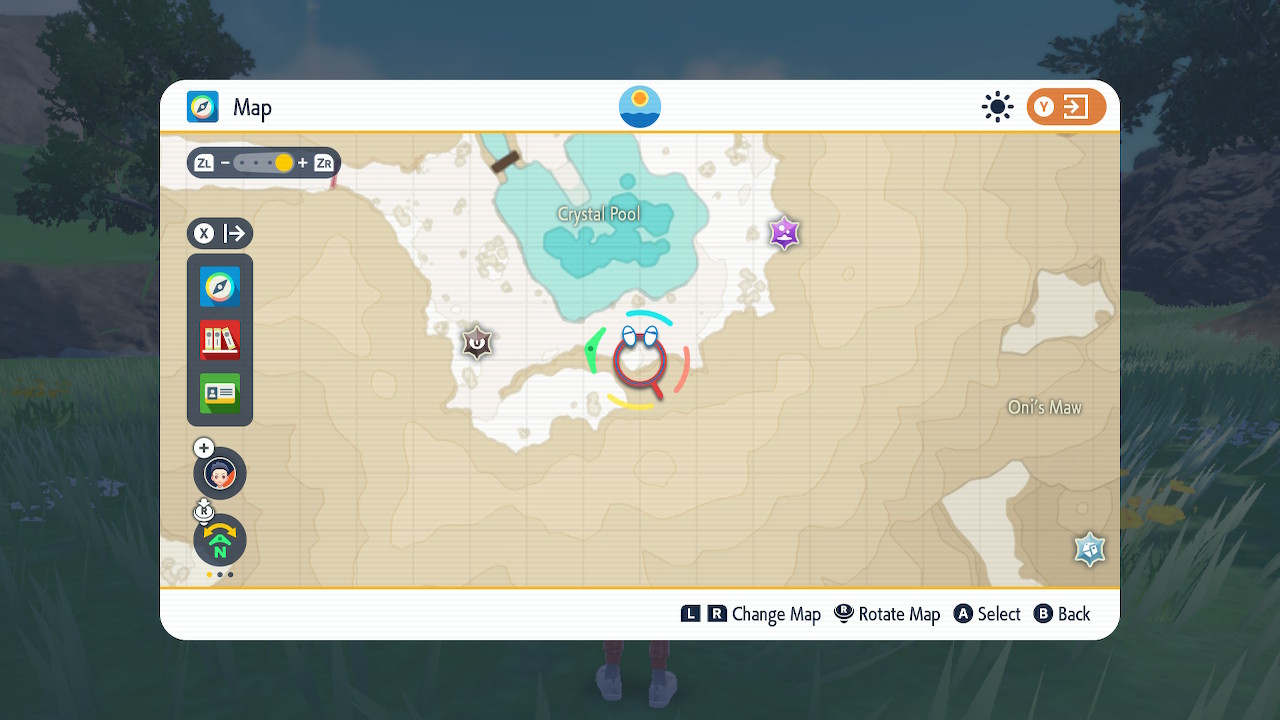
Task: Click the Crystal Pool location label
Action: (x=600, y=213)
